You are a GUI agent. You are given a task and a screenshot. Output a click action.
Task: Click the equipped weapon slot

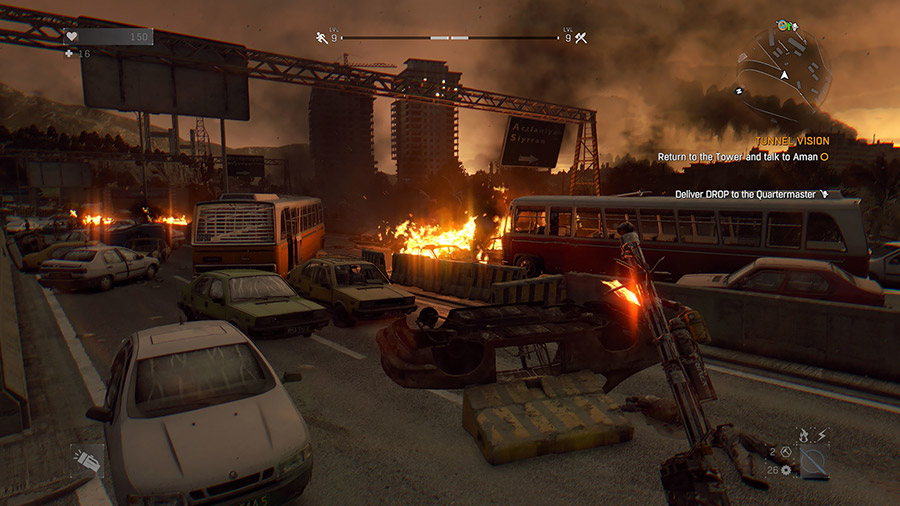click(x=814, y=462)
